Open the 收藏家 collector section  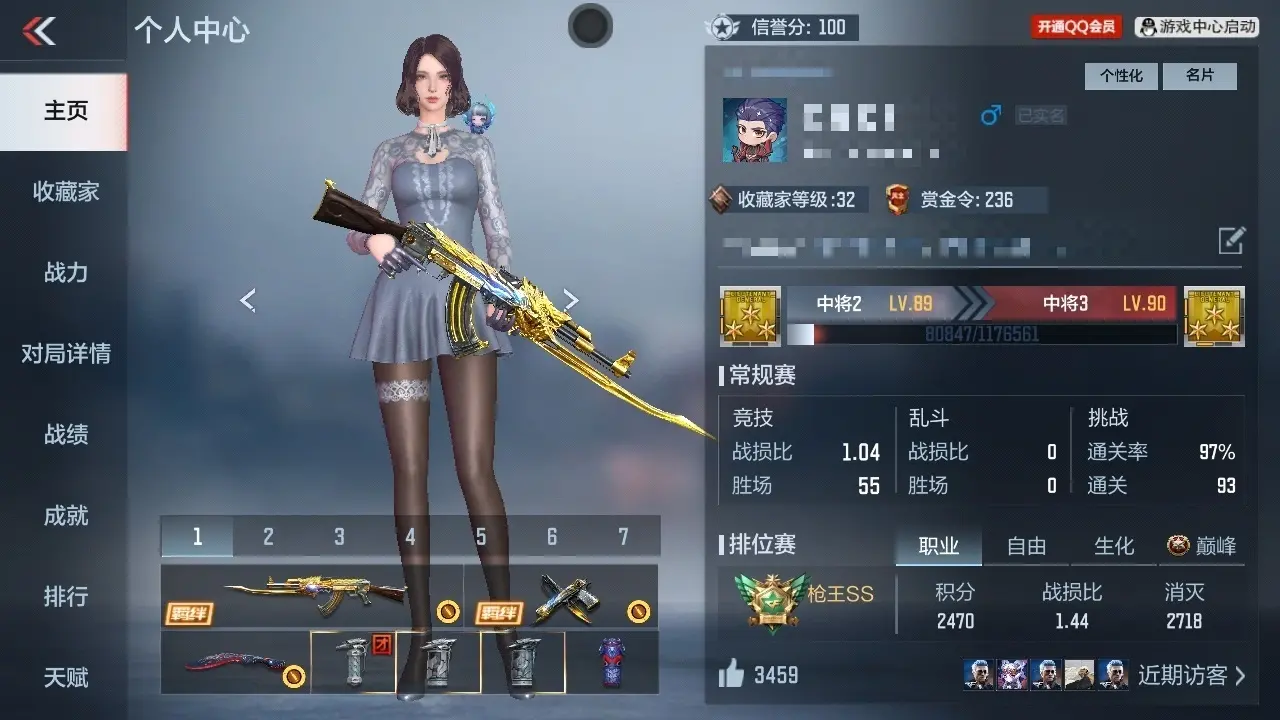point(65,192)
